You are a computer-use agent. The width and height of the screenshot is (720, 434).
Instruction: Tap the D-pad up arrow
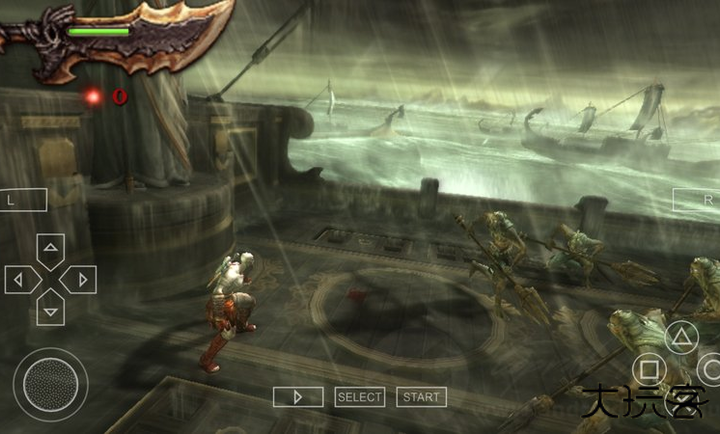pos(50,248)
